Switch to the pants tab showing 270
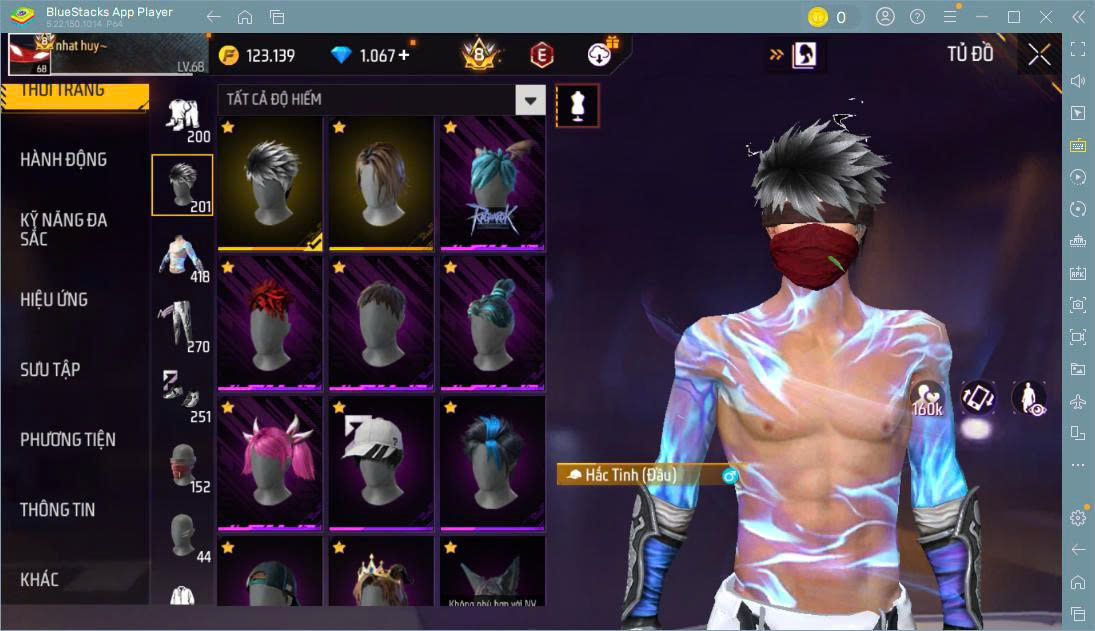The height and width of the screenshot is (631, 1095). (182, 326)
